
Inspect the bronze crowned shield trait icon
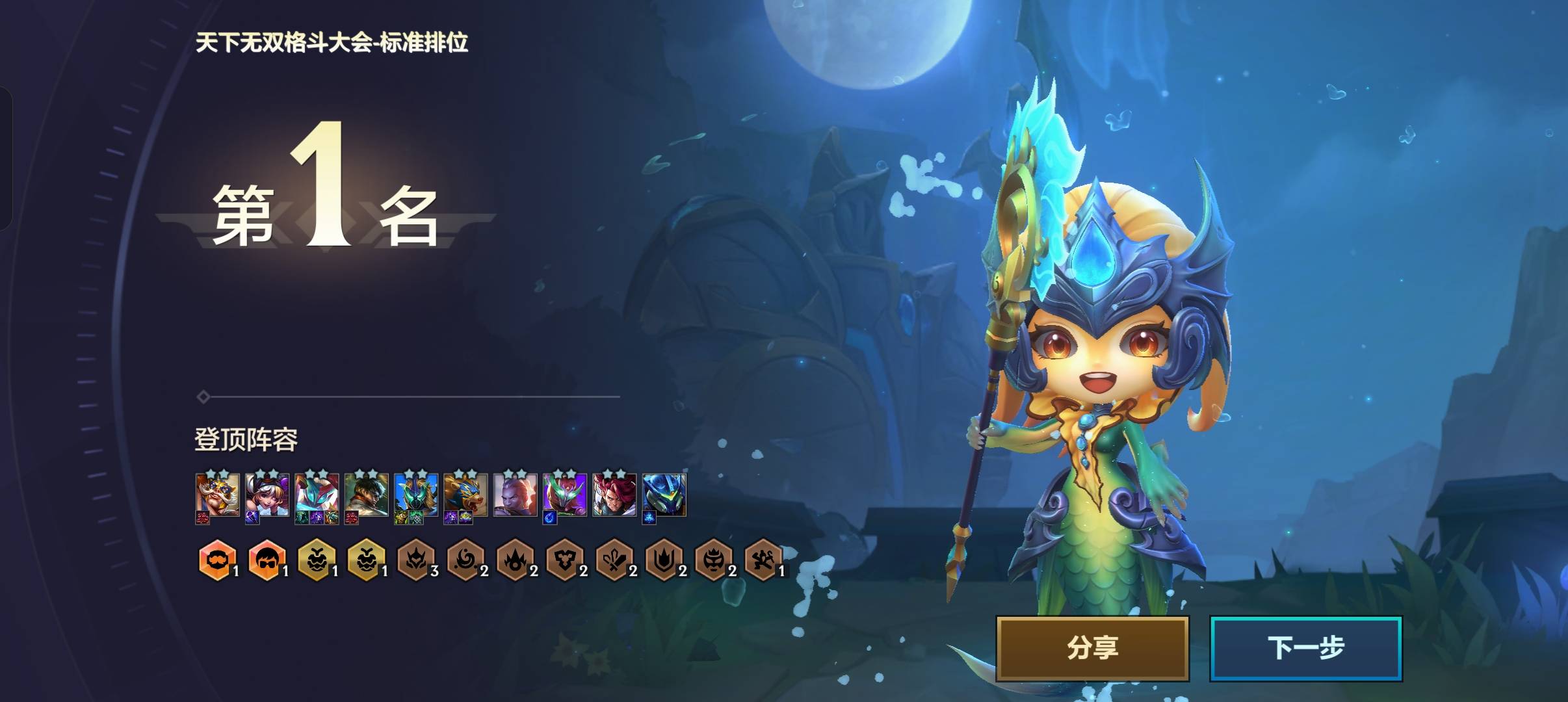pos(663,559)
